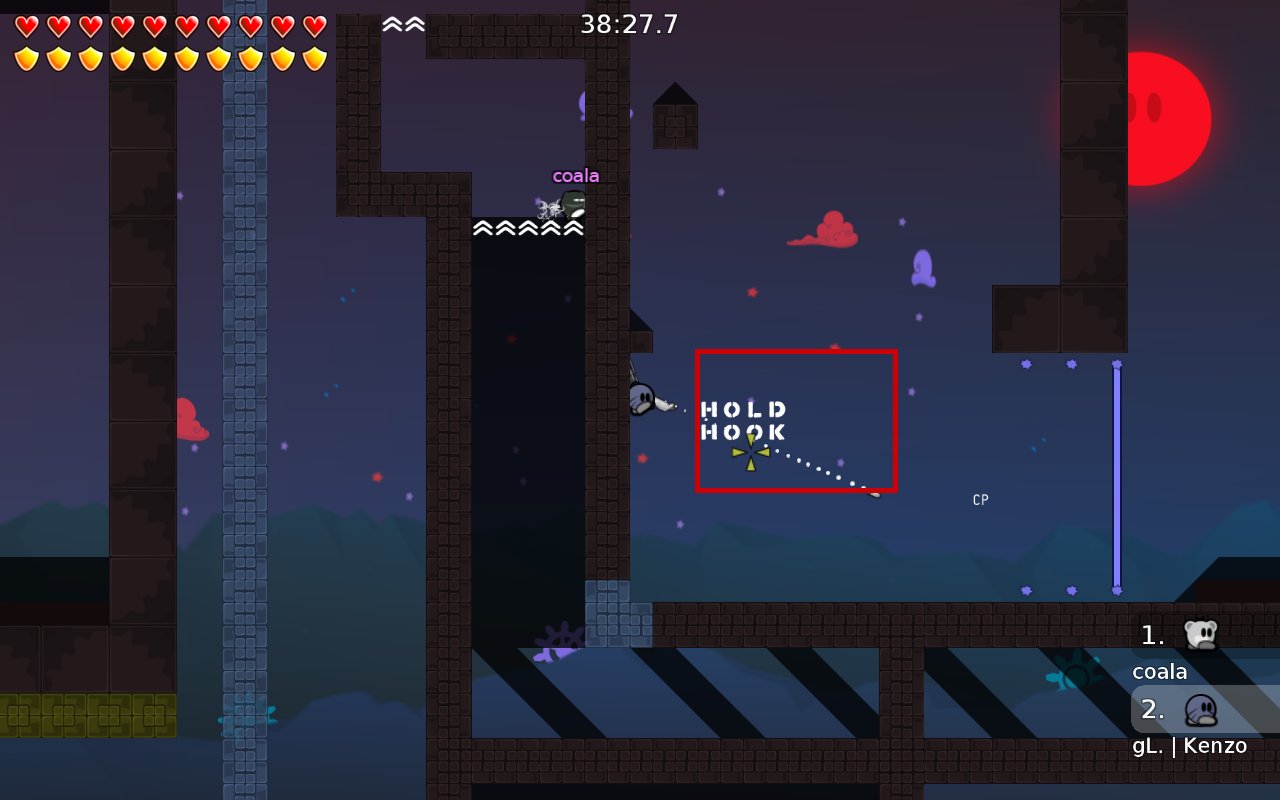Select rank 1 entry in the scoreboard
Viewport: 1280px width, 800px height.
[1151, 633]
